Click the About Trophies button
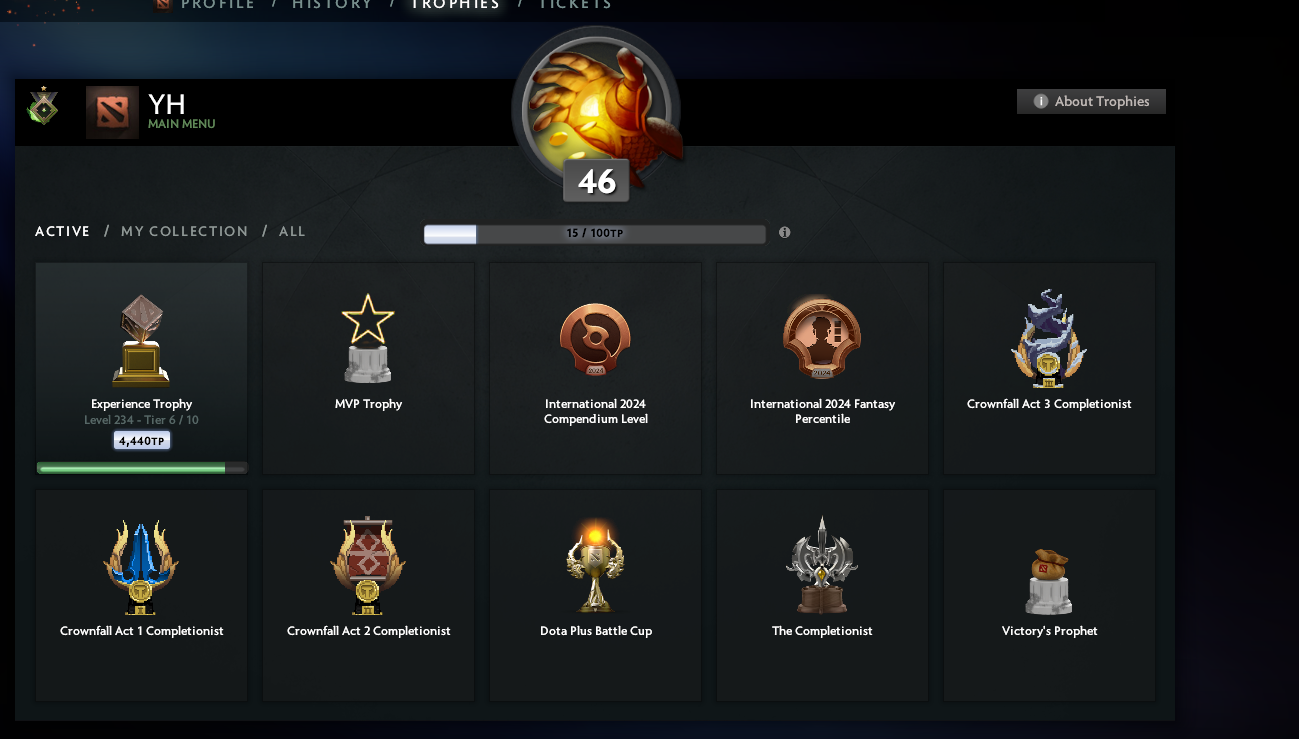The image size is (1299, 739). tap(1091, 101)
